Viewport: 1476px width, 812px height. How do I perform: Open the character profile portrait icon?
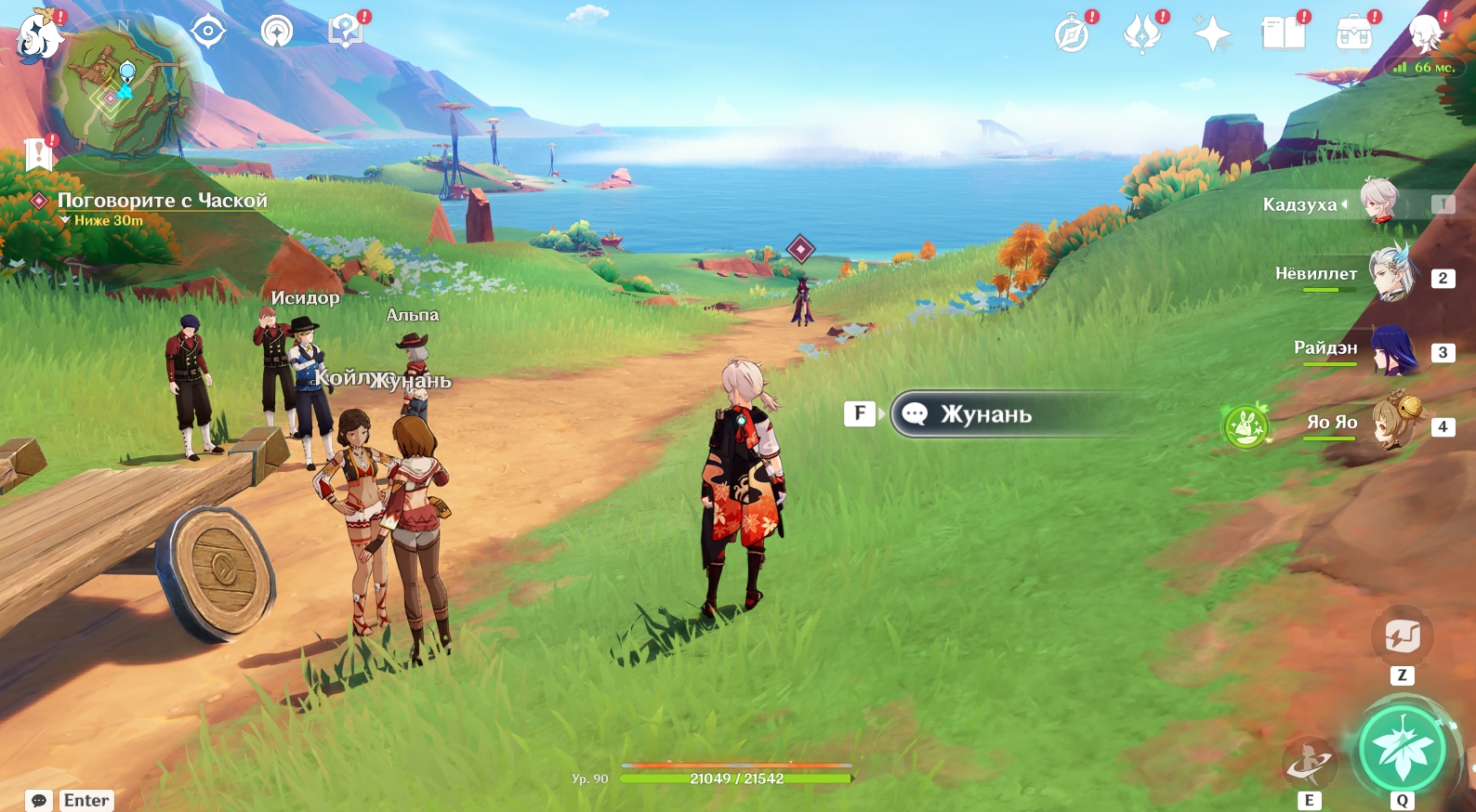[x=1425, y=35]
